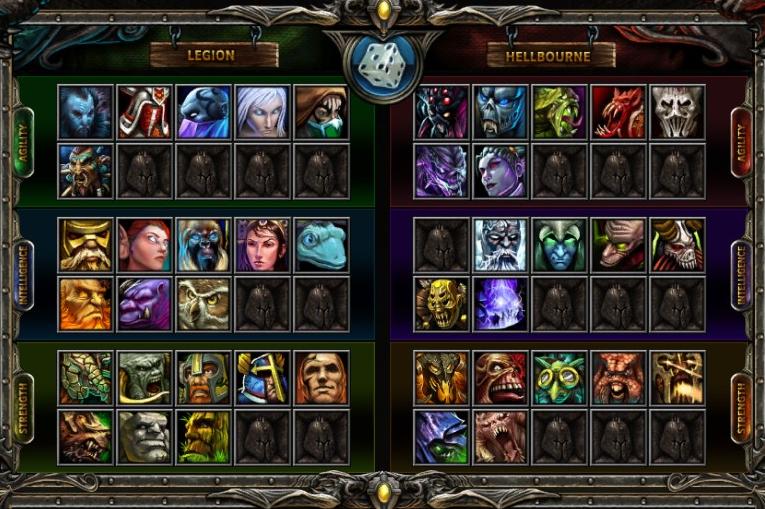
Task: Select the teal frog-like creature hero
Action: click(321, 245)
